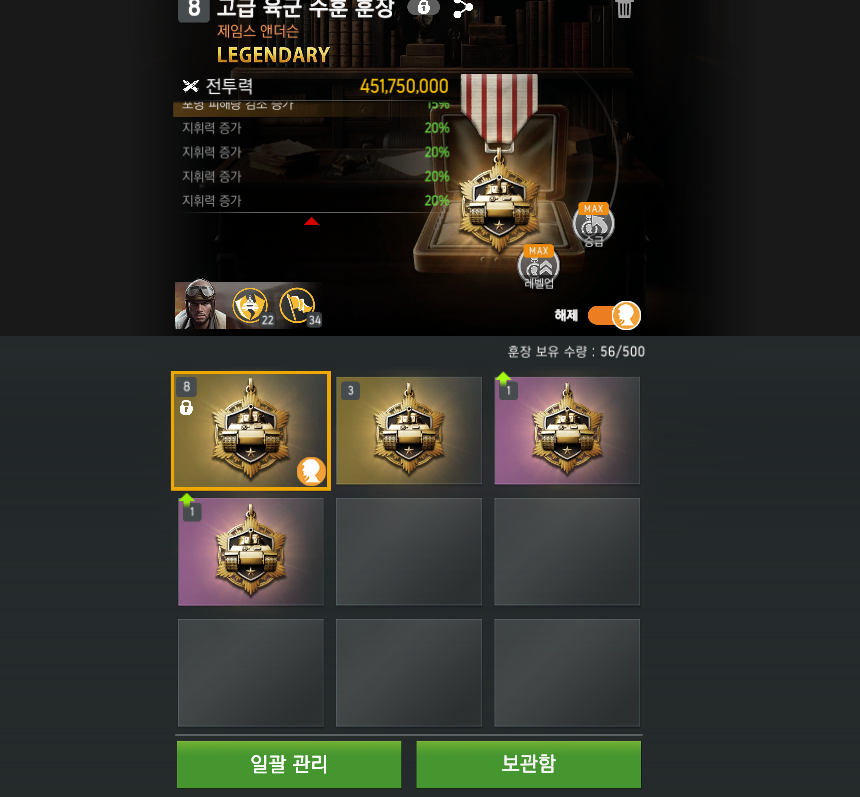Select the level 3 medal slot

[409, 431]
